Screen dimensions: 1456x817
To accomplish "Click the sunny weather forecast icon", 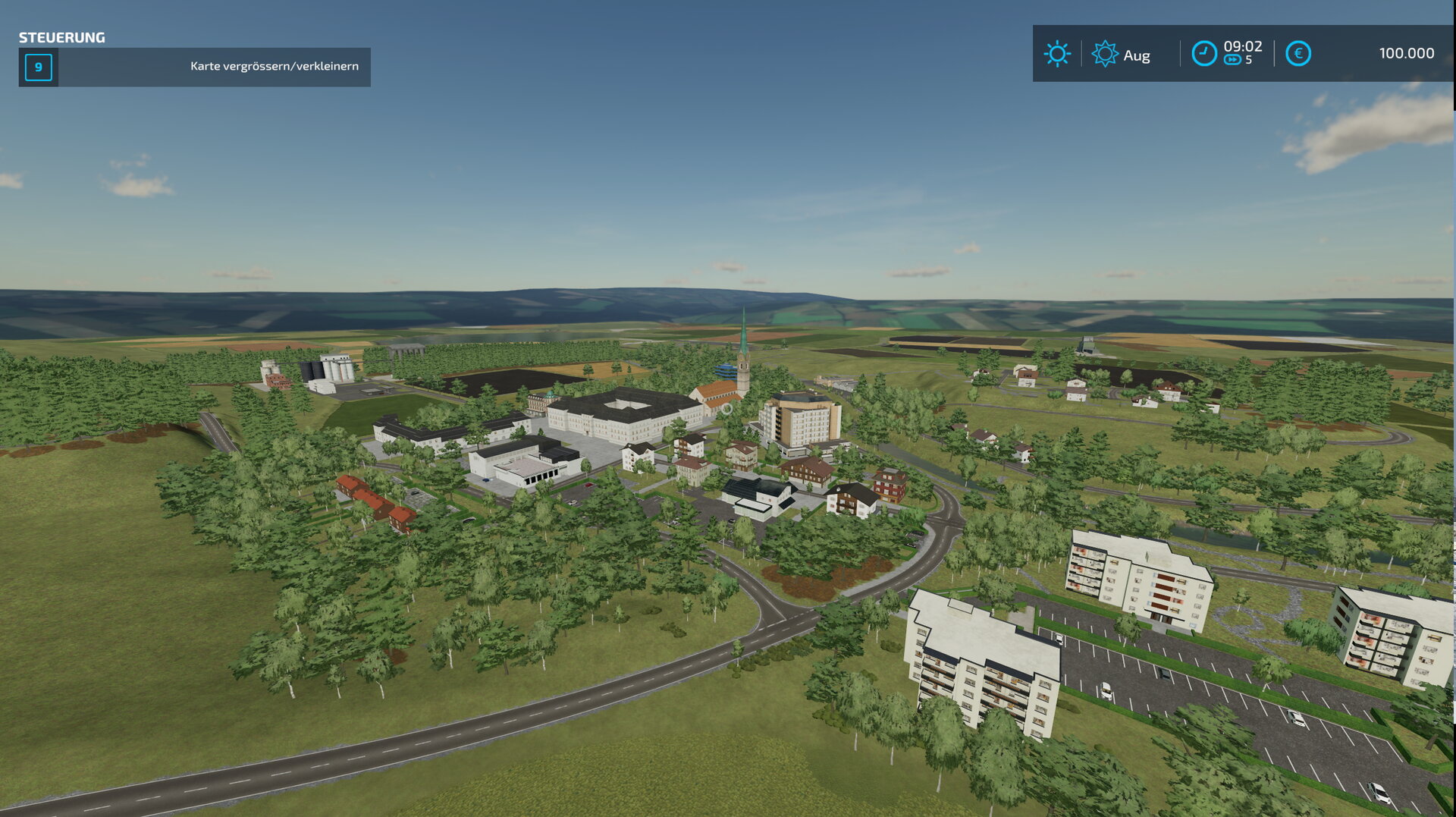I will tap(1057, 54).
